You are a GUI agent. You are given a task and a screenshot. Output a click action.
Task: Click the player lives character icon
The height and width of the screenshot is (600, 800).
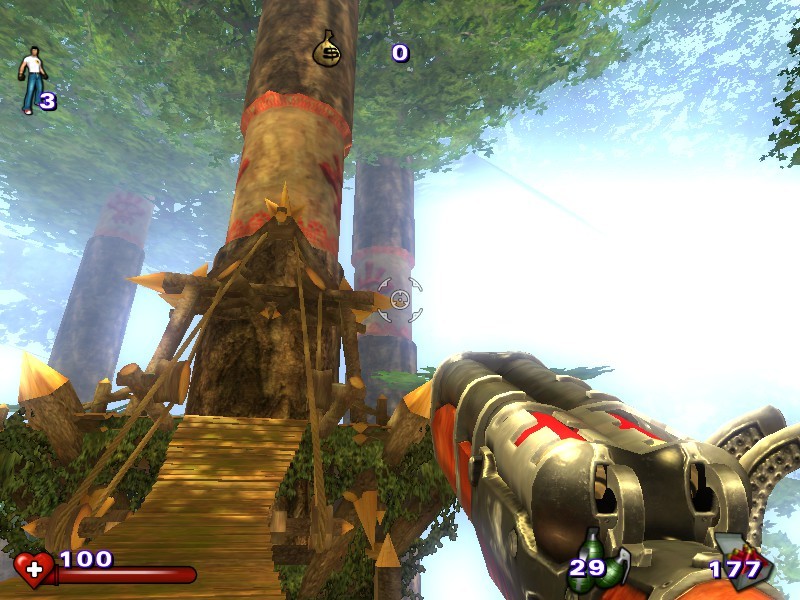pos(33,79)
